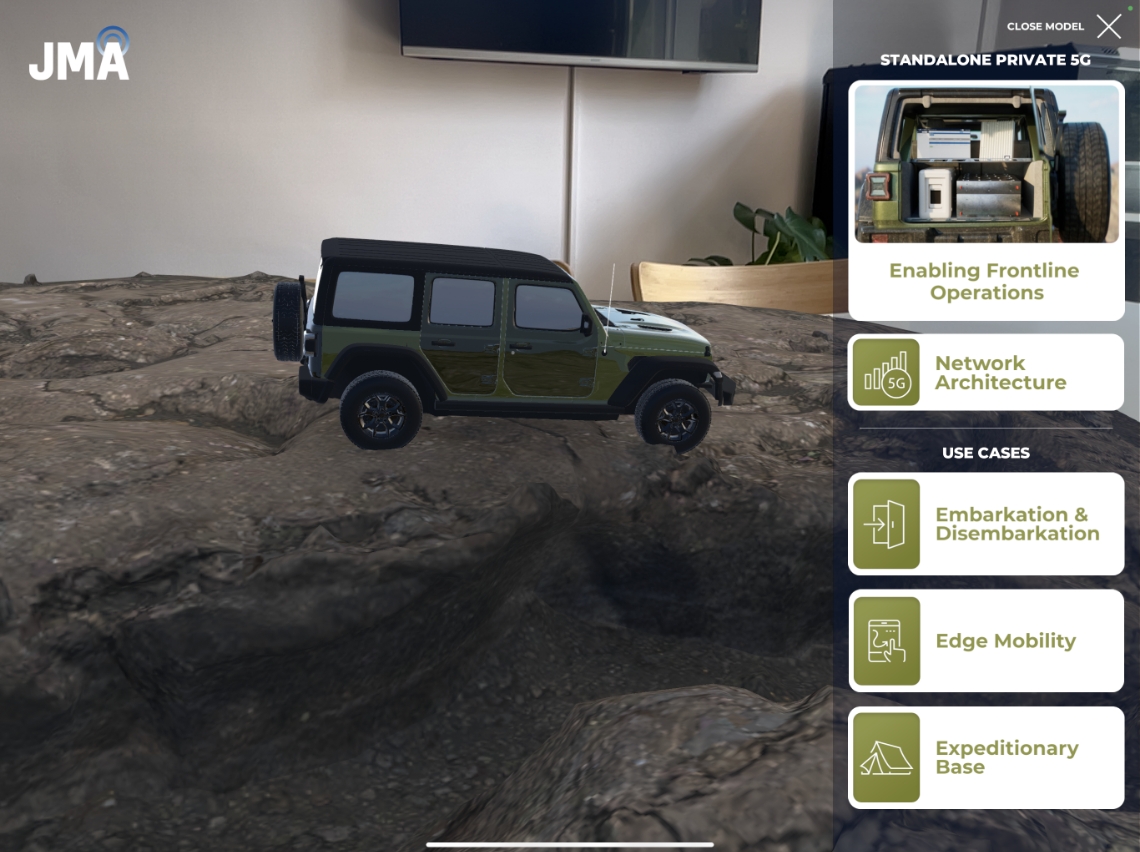Screen dimensions: 1140x852
Task: Close the model with the X button
Action: [x=1108, y=27]
